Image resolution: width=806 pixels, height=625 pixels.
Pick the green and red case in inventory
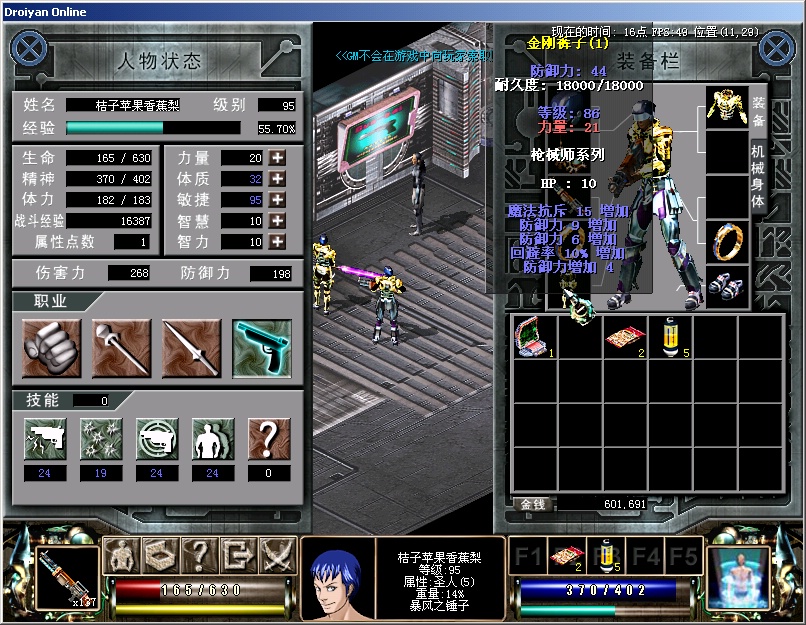[x=530, y=338]
